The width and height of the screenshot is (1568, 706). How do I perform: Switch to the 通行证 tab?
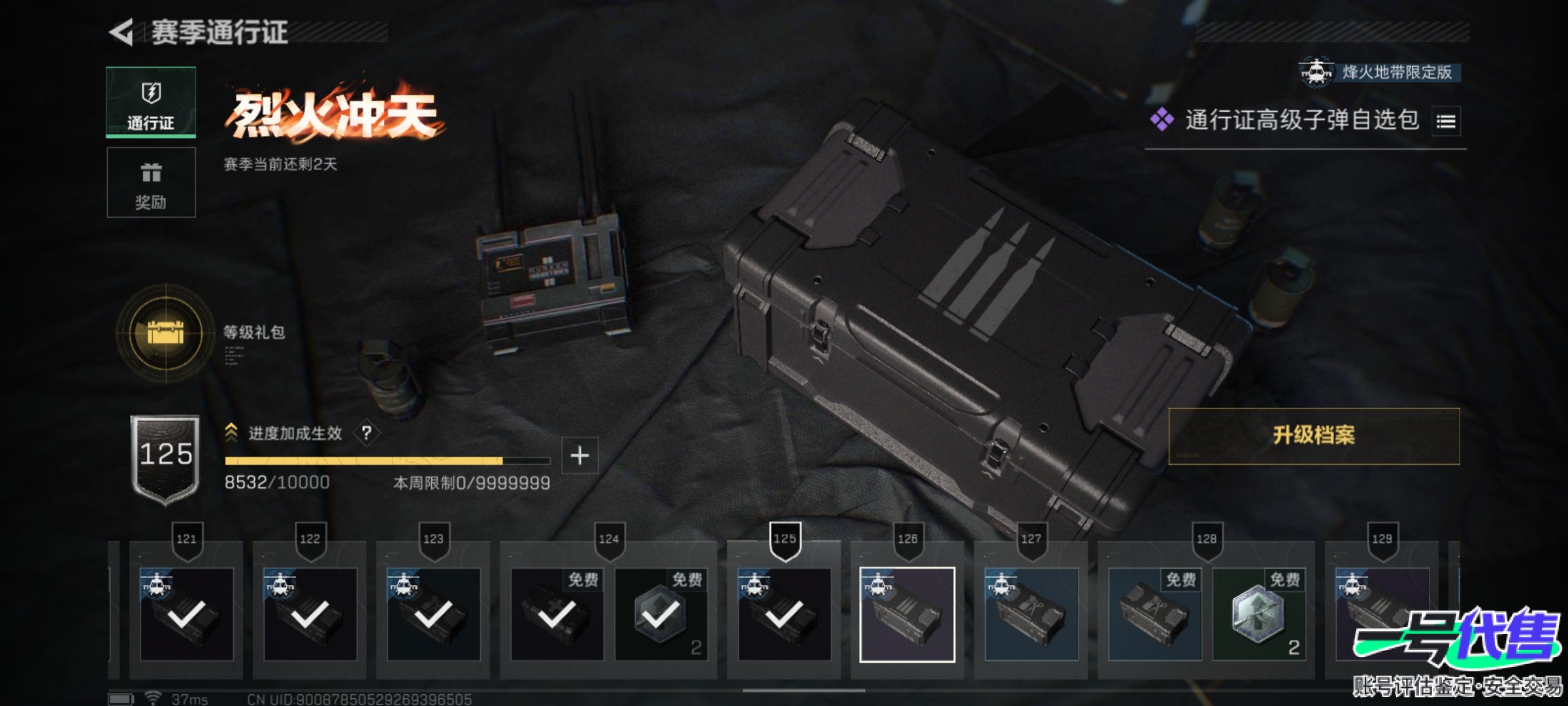[151, 103]
